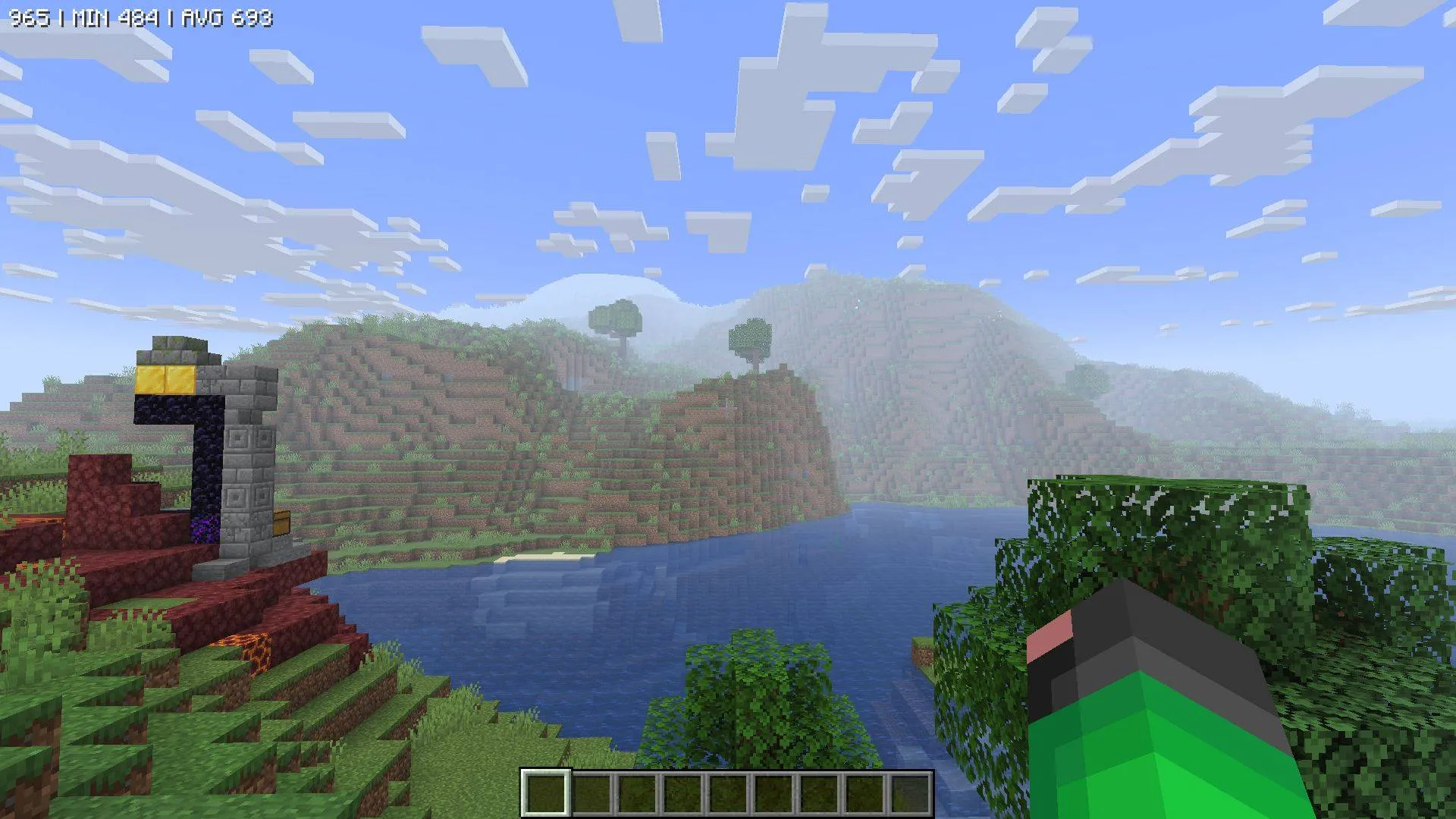Select the eighth hotbar slot
This screenshot has width=1456, height=819.
pyautogui.click(x=864, y=795)
